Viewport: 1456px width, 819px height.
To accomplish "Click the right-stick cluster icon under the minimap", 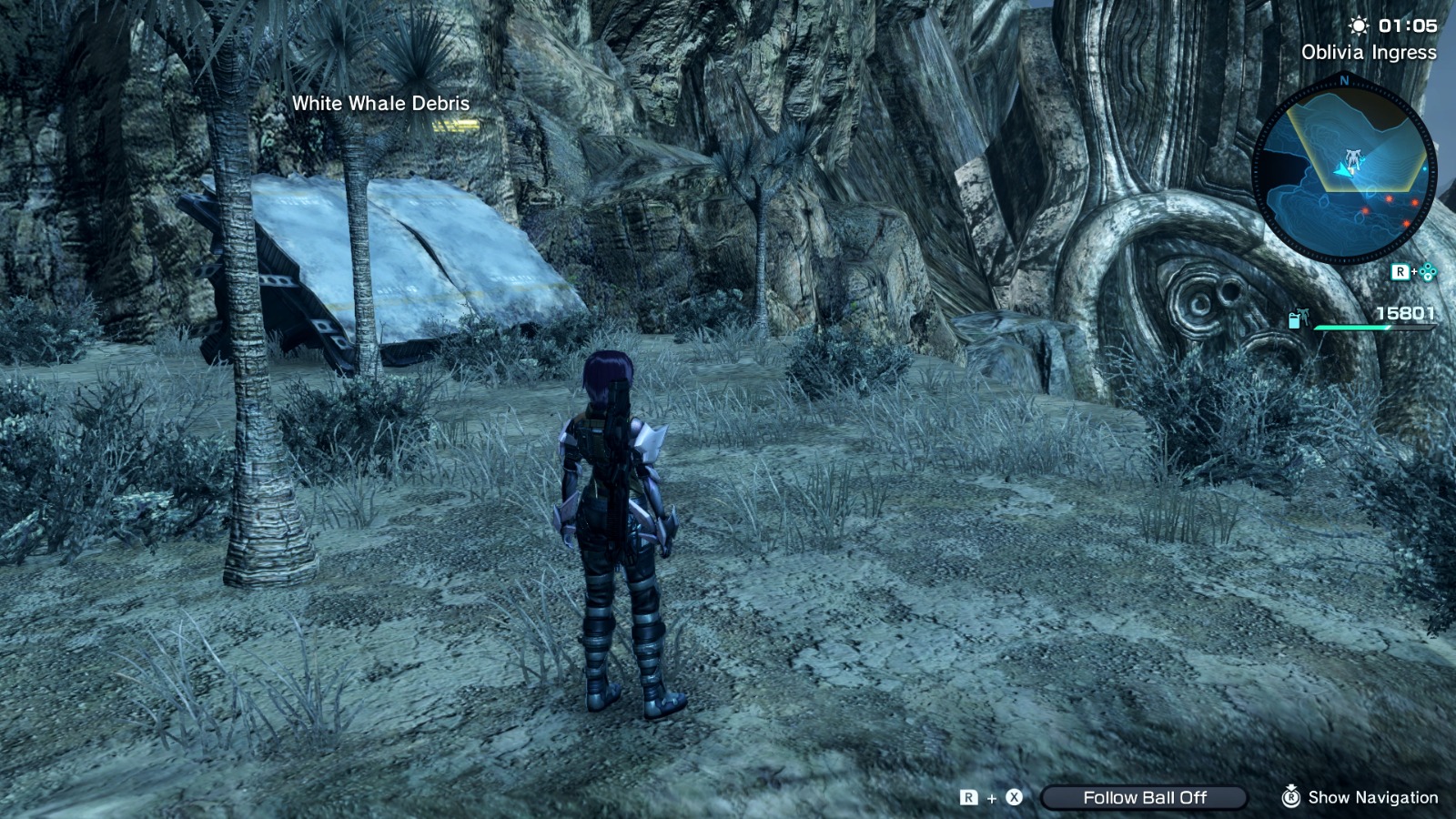I will [x=1427, y=271].
